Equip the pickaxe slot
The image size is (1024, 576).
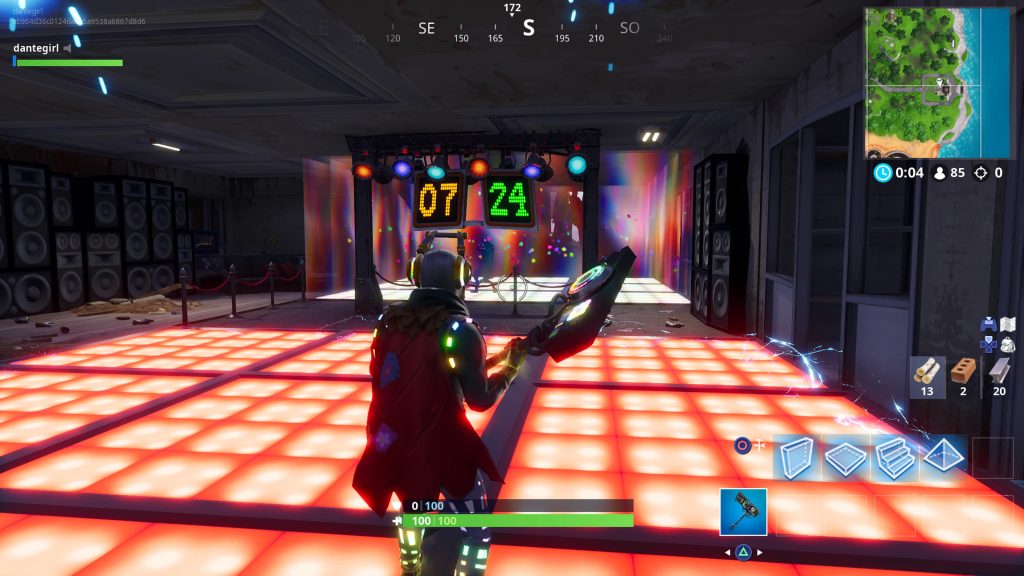pos(743,512)
